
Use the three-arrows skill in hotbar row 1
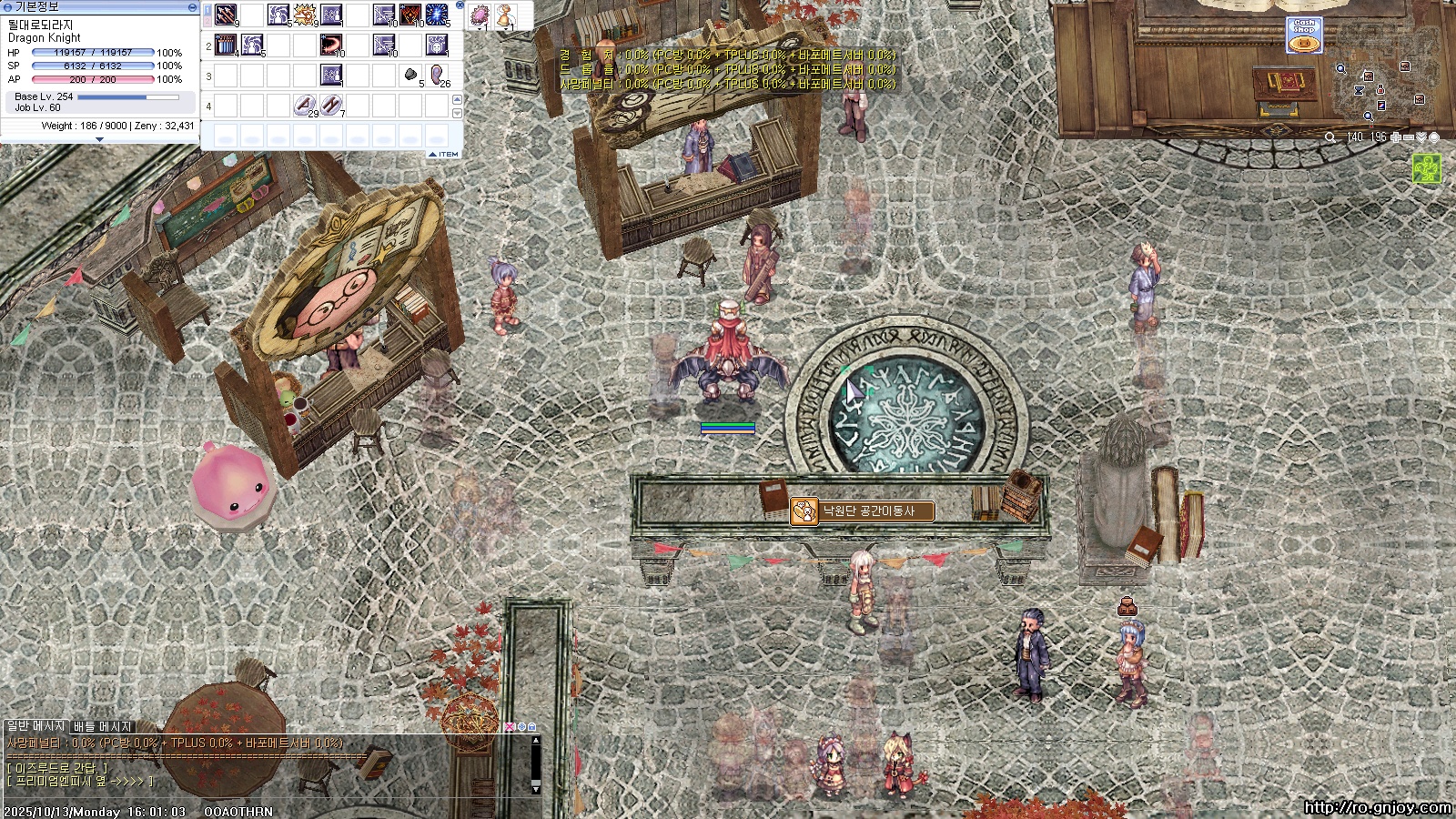pos(227,15)
